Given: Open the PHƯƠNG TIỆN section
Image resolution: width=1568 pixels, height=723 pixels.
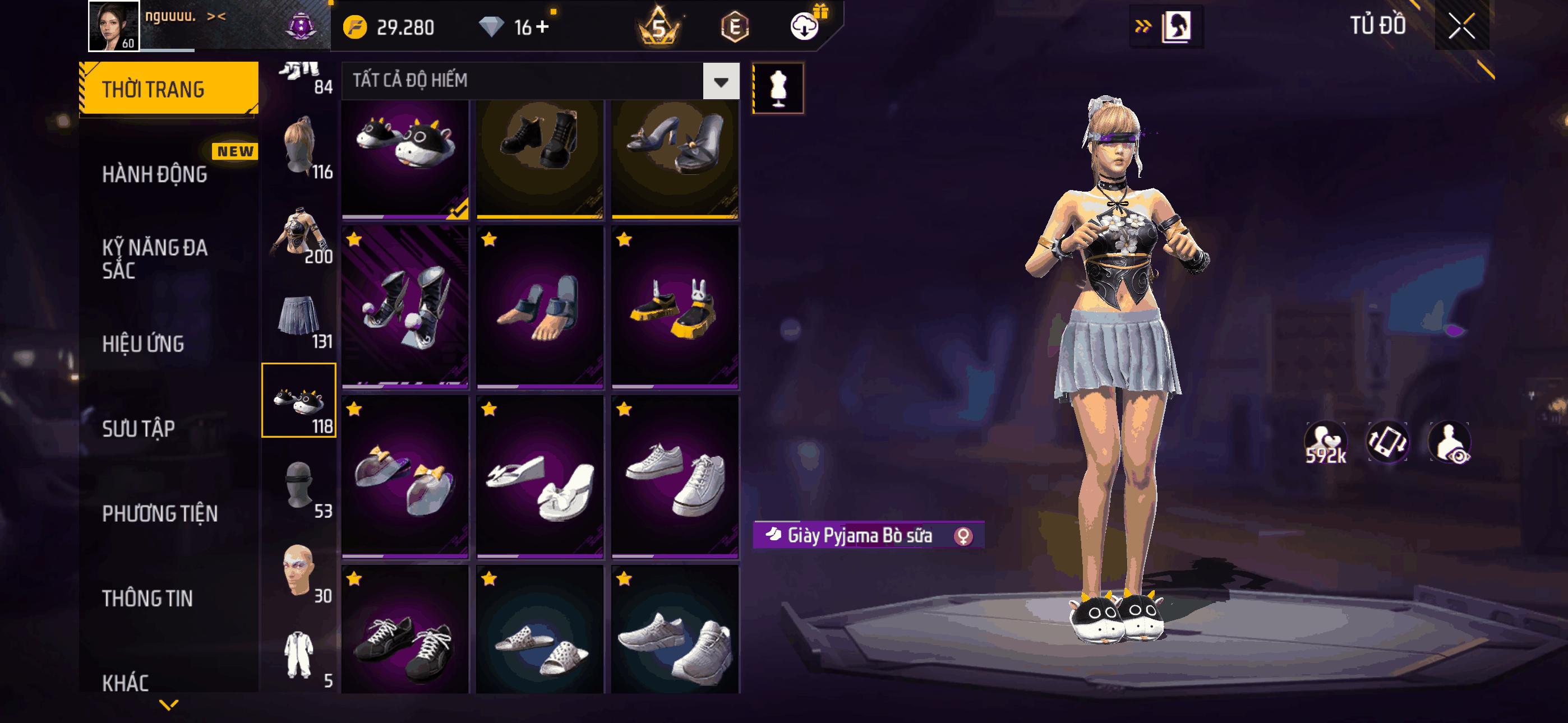Looking at the screenshot, I should coord(159,513).
